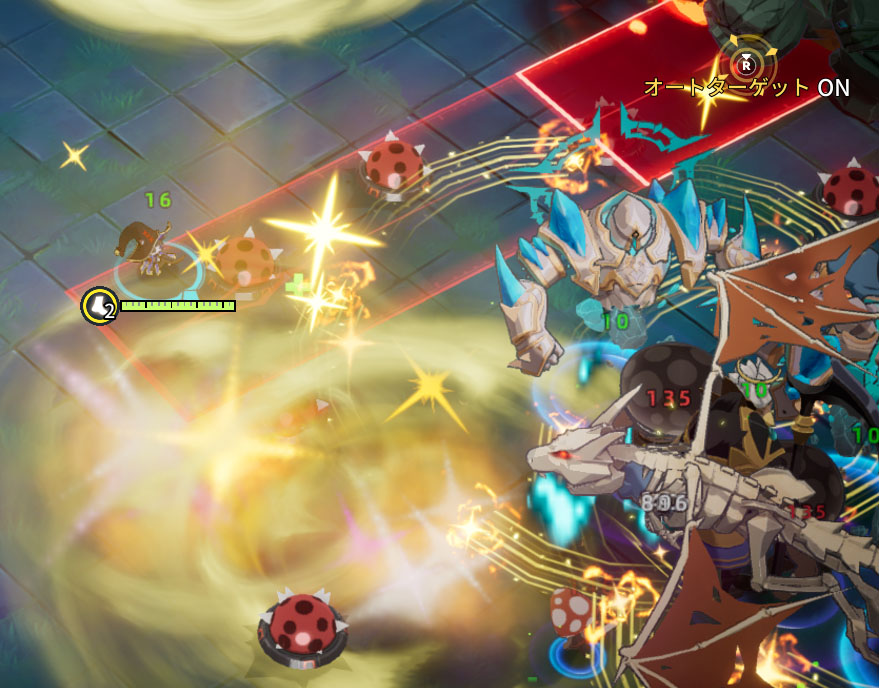879x688 pixels.
Task: Toggle the オートターゲット ON setting
Action: [746, 66]
